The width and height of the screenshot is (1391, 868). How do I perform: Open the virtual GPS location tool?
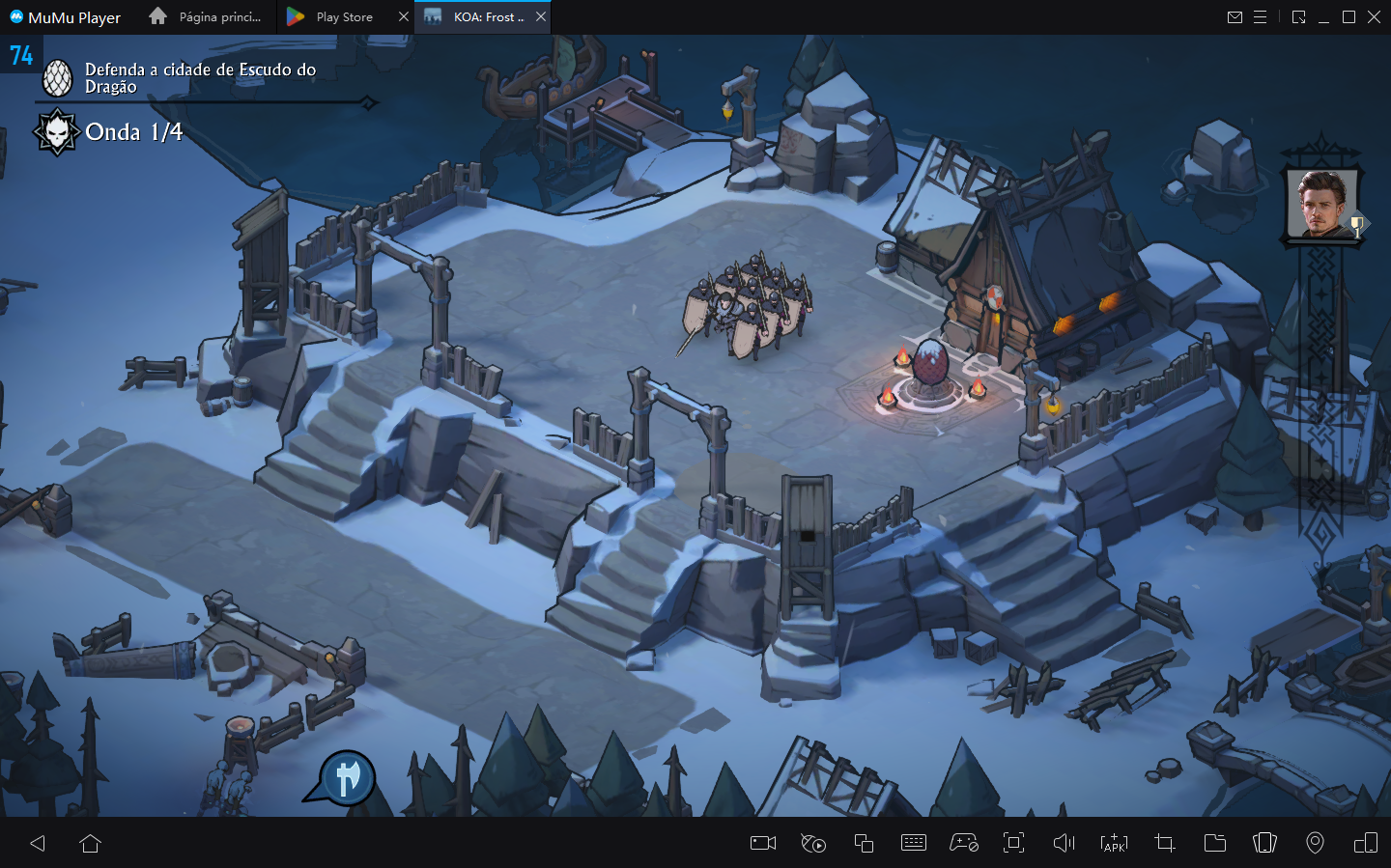click(x=1315, y=843)
